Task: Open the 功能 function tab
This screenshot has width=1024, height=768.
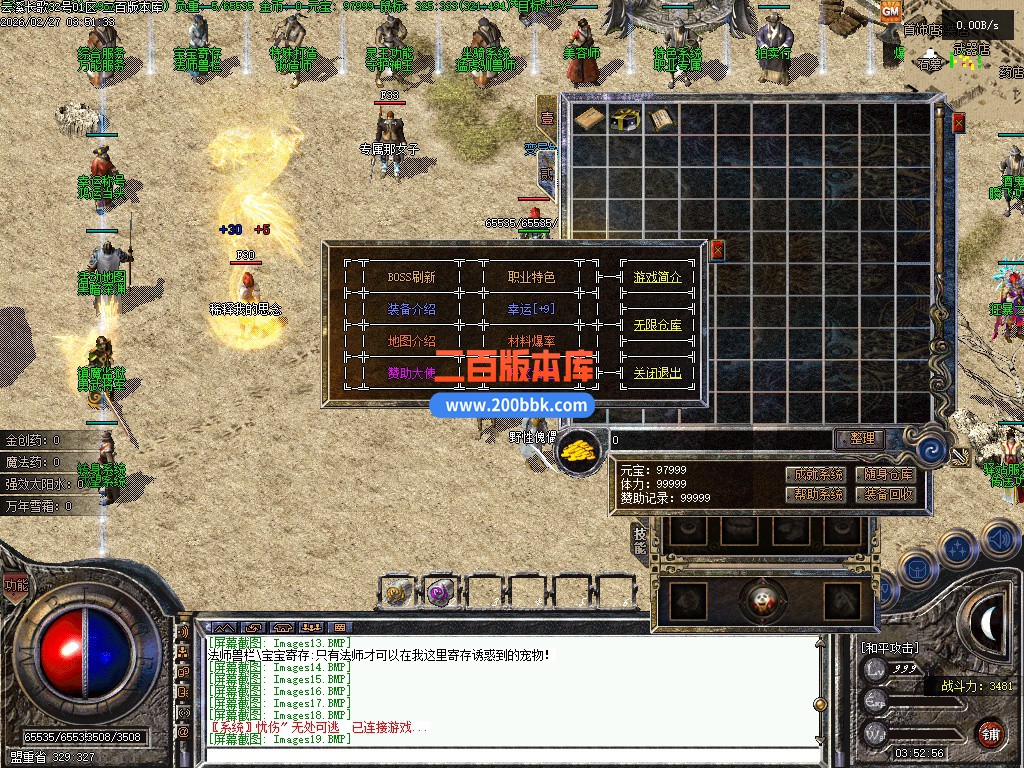Action: pos(16,585)
